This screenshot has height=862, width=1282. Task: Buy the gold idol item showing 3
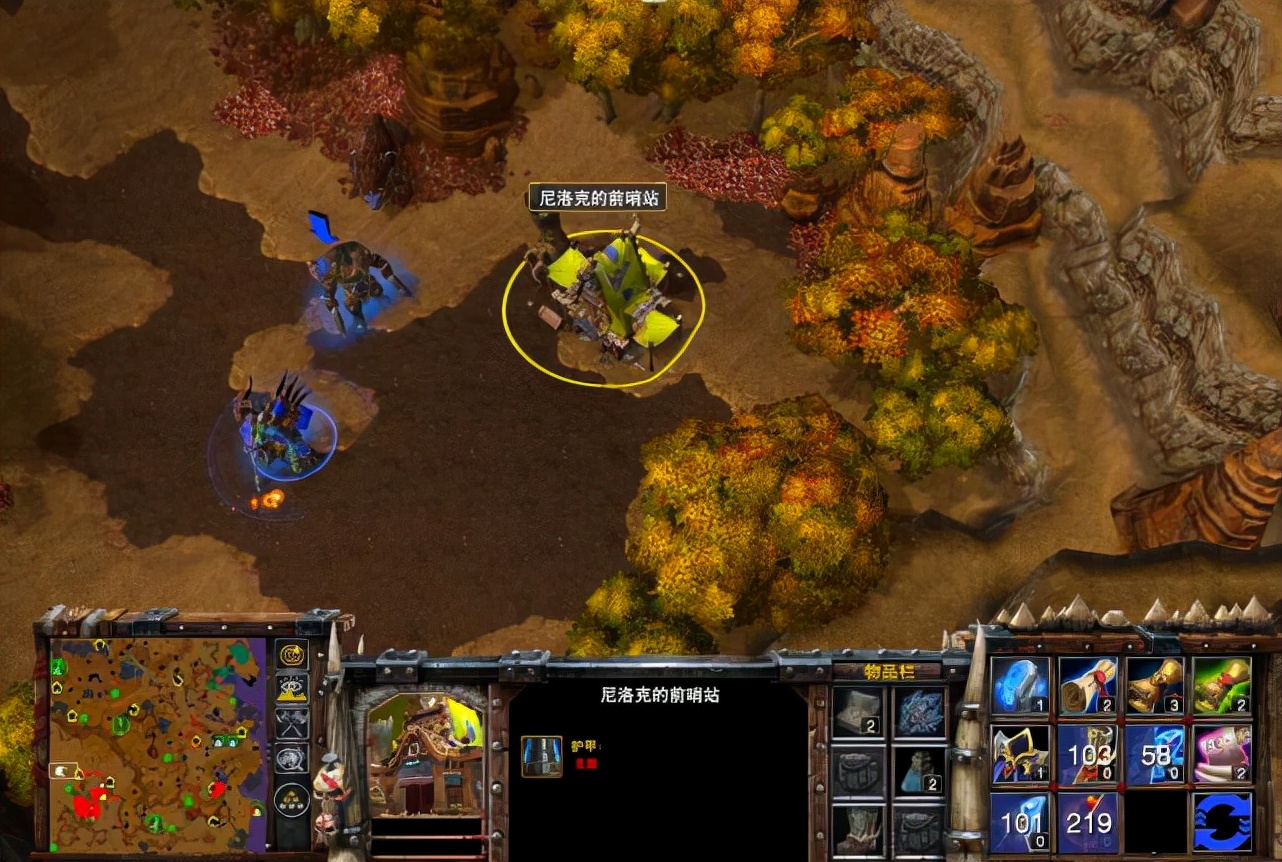coord(1155,685)
